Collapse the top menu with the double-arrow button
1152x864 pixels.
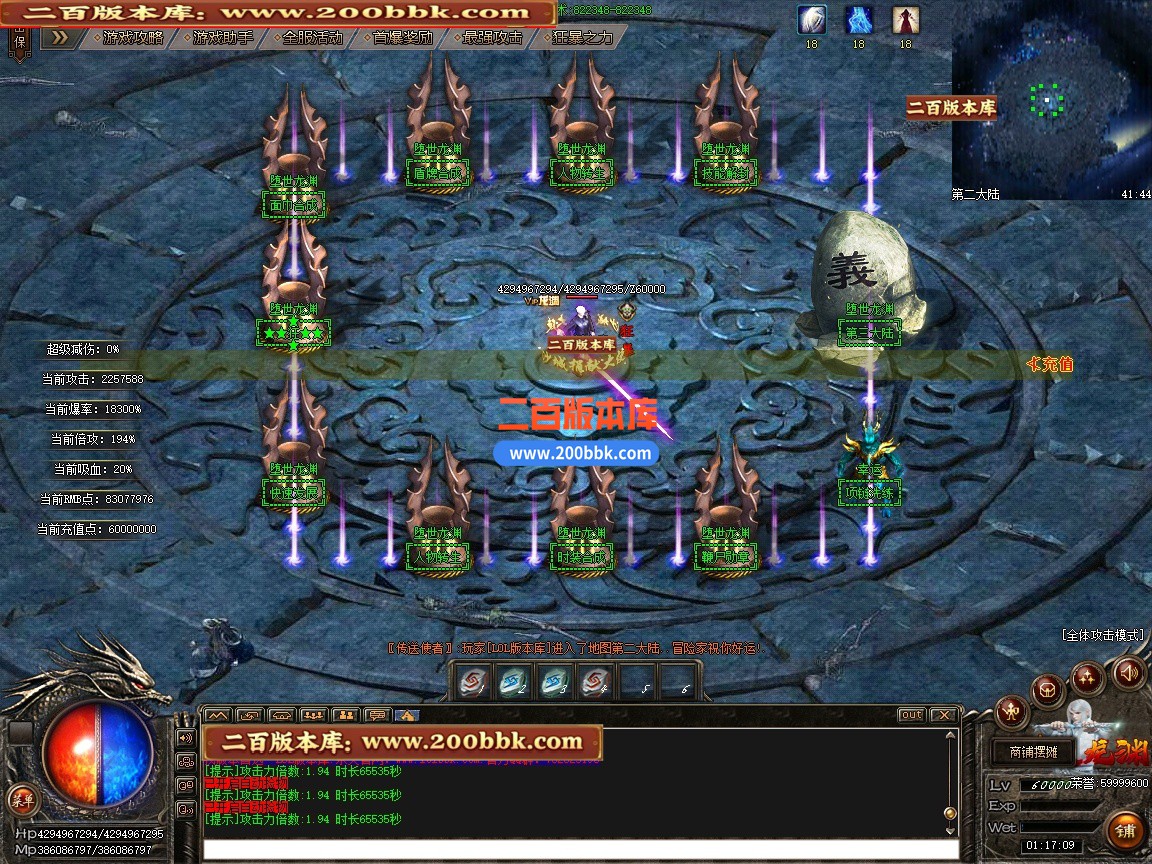pos(60,38)
